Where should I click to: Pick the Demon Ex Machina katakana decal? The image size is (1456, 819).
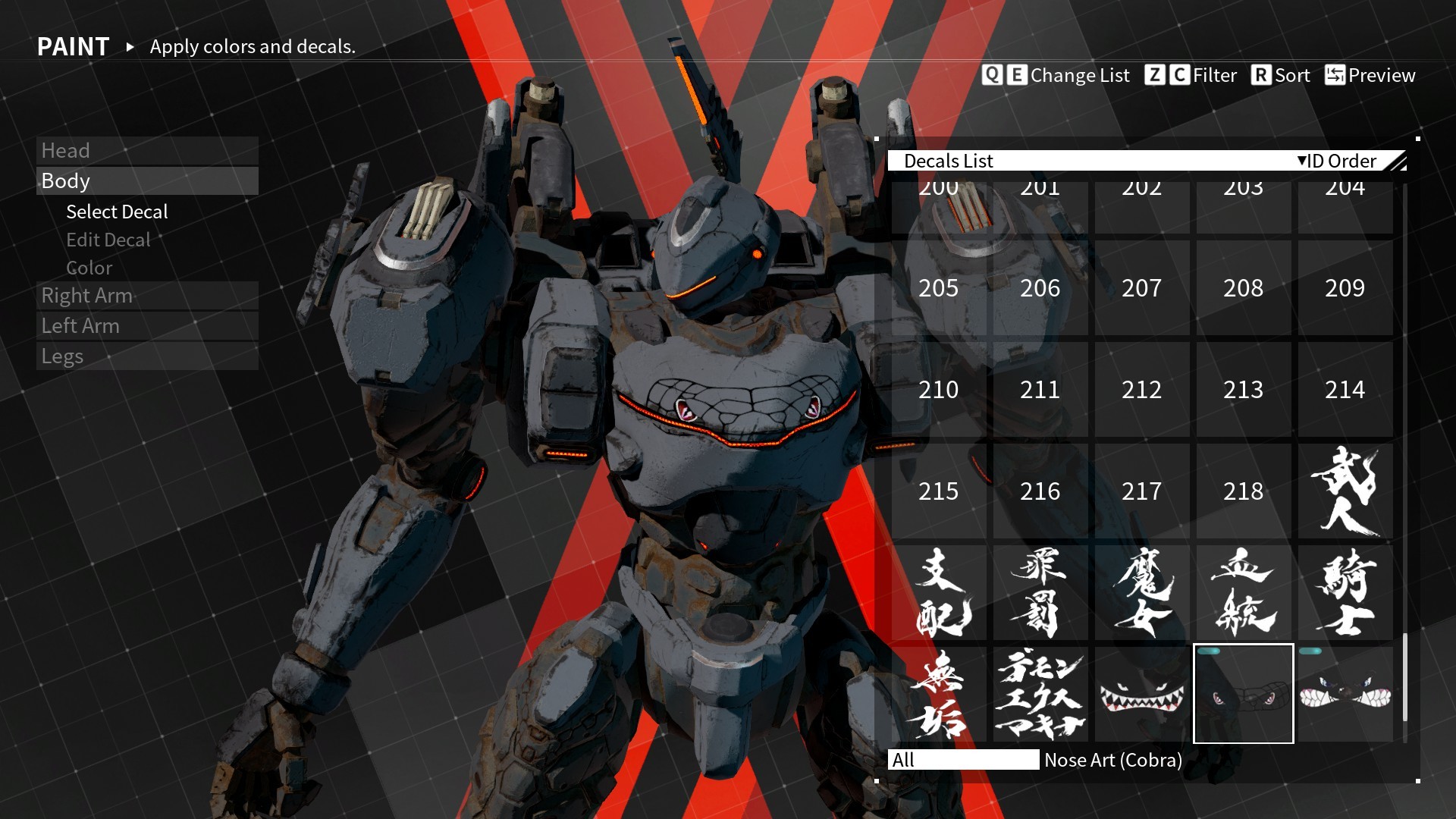tap(1040, 694)
